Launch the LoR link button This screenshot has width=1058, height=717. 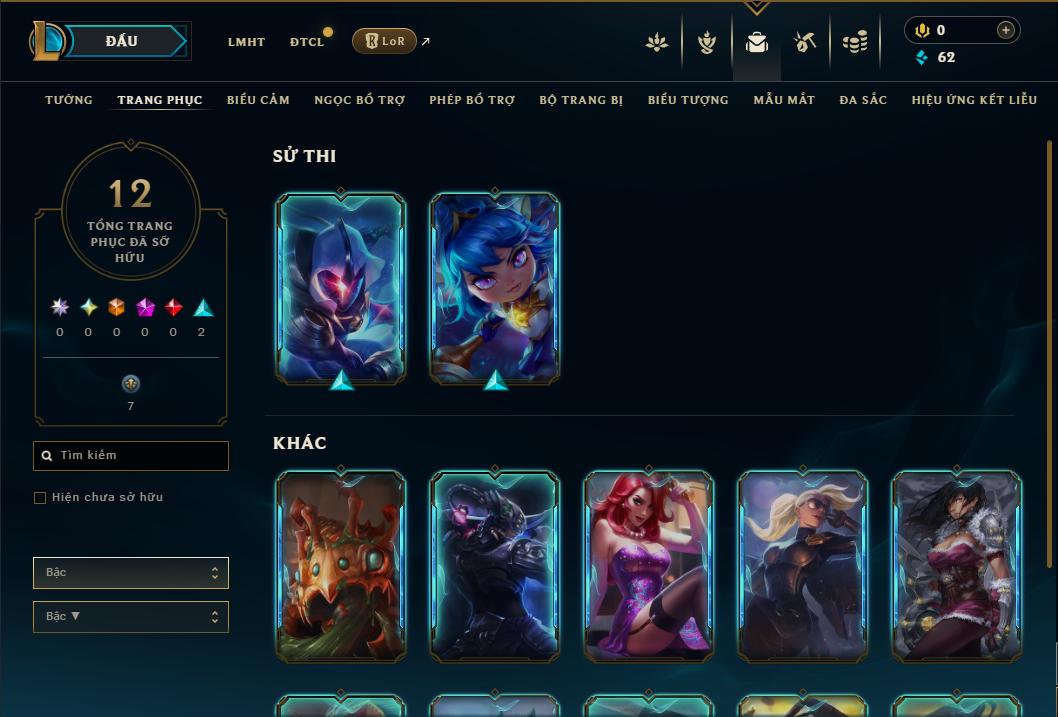[x=384, y=41]
